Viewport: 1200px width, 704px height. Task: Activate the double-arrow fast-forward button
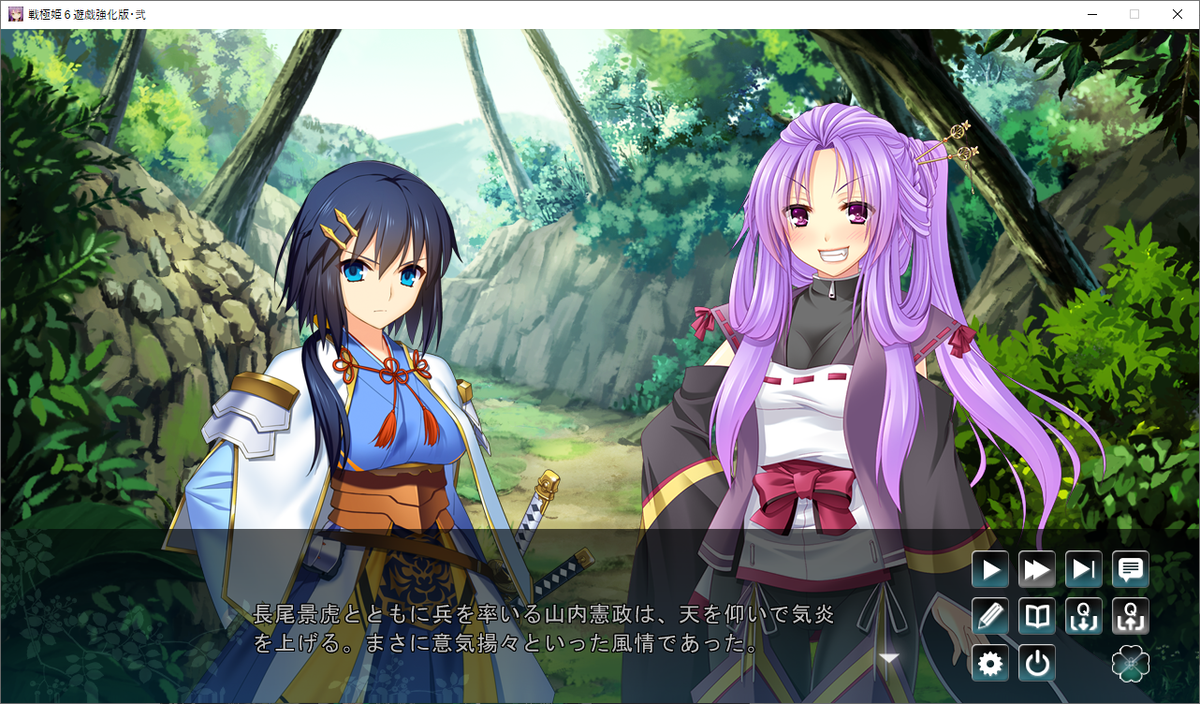point(1037,570)
